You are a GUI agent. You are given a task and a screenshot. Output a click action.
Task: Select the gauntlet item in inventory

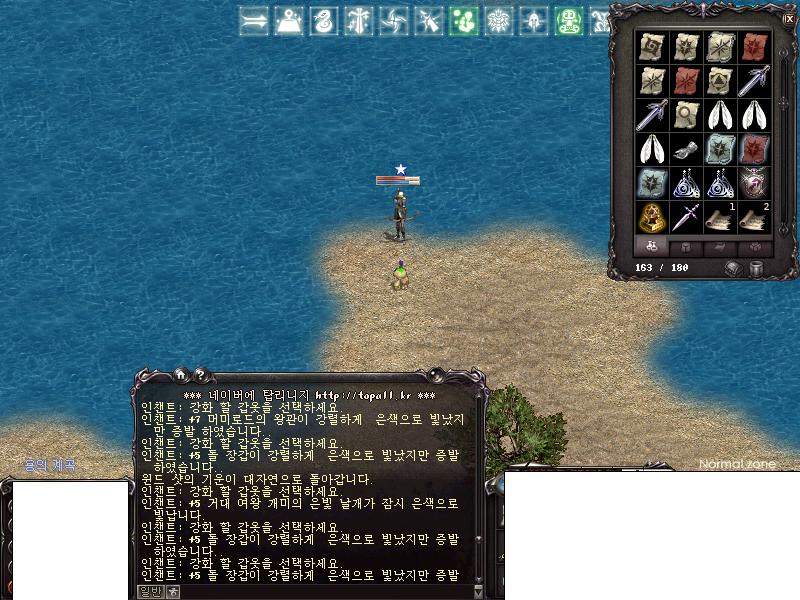(686, 150)
